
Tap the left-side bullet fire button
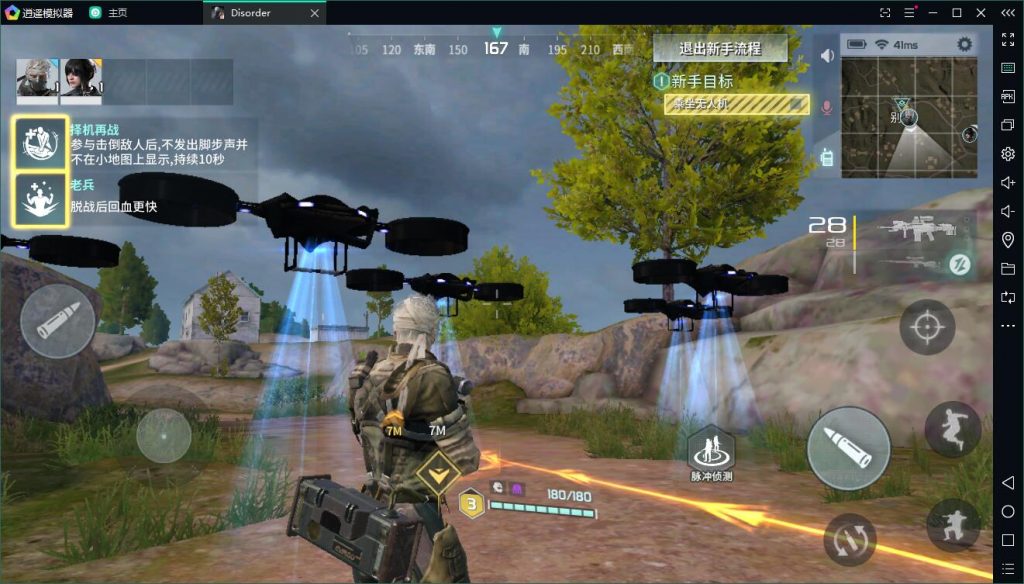(58, 321)
